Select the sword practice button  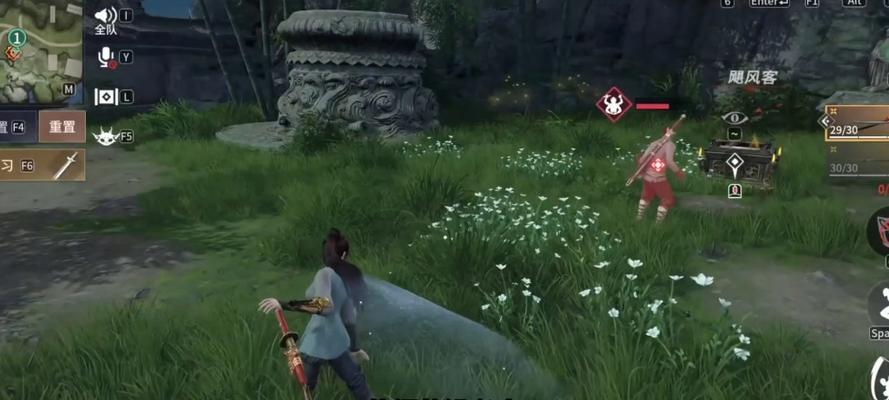click(x=62, y=165)
